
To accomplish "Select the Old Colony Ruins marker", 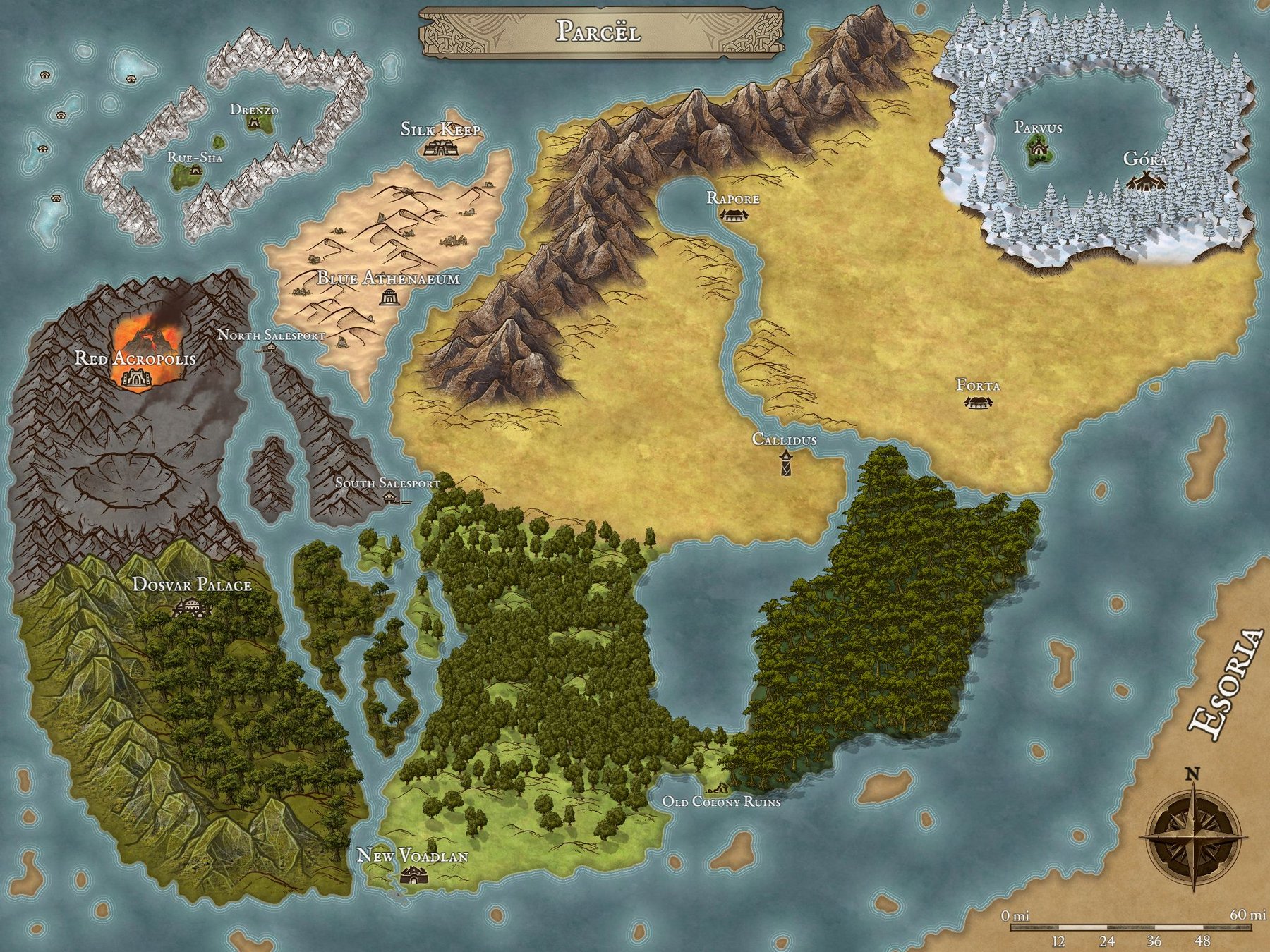I will coord(720,787).
